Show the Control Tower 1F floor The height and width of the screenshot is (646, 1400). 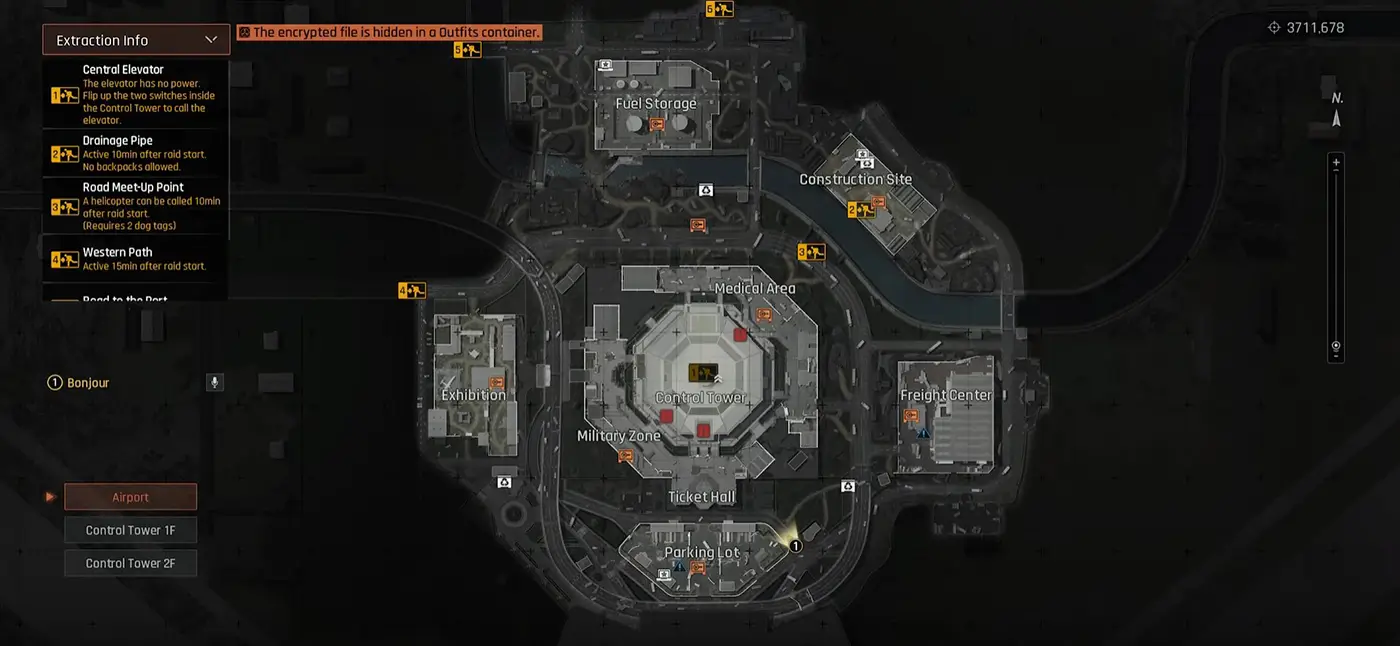pos(130,530)
